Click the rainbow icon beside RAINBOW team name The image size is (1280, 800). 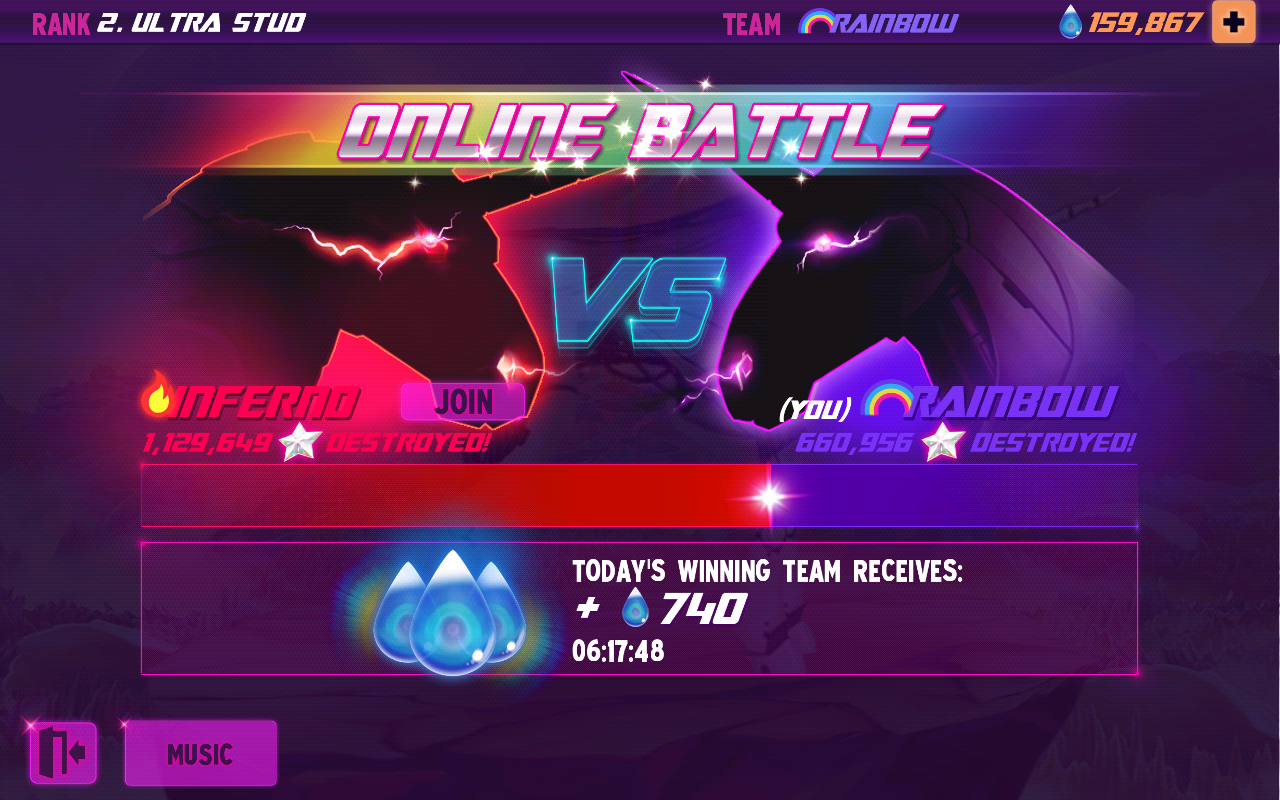(x=888, y=403)
